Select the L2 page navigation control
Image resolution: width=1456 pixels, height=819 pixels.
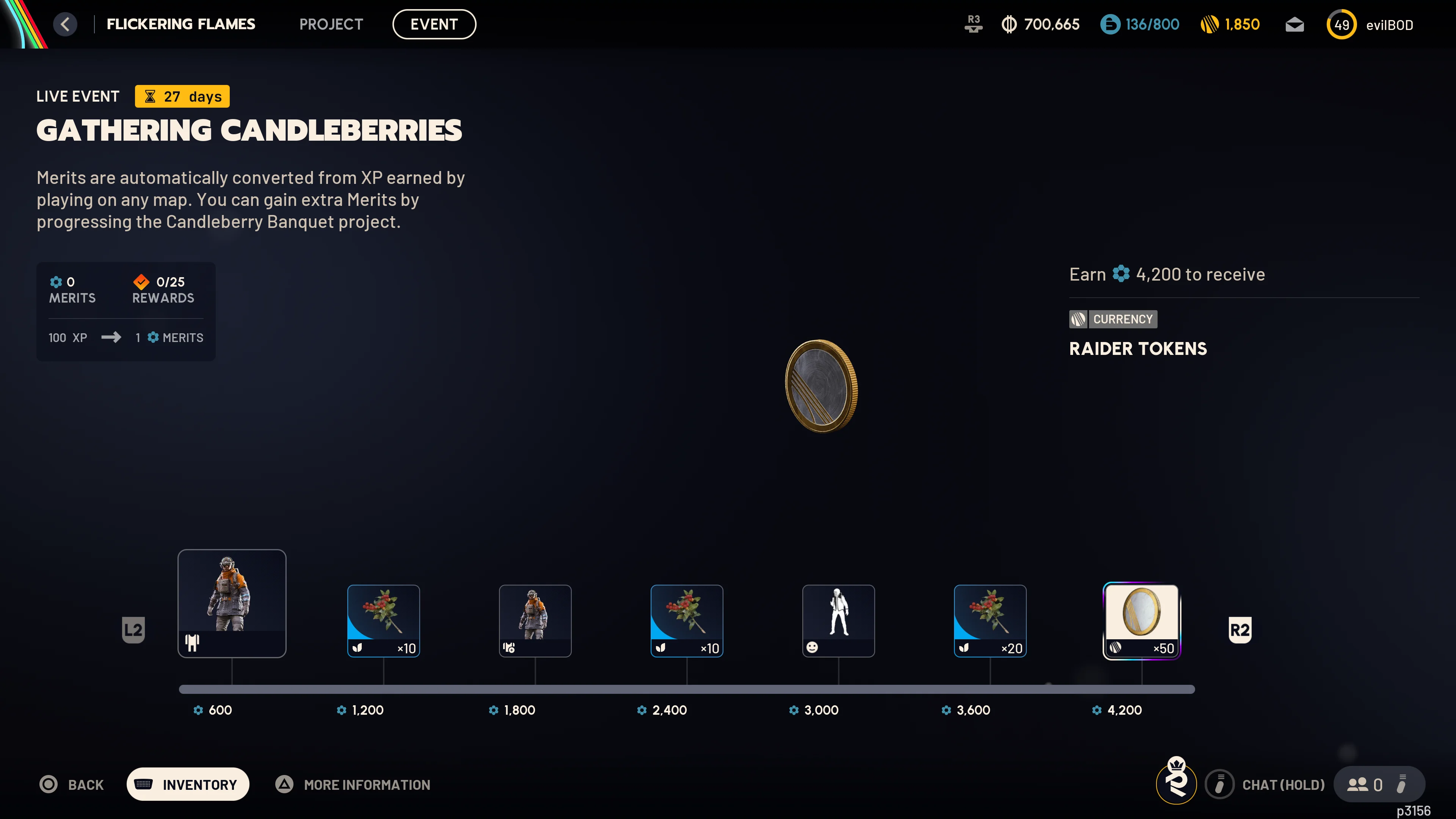[x=134, y=630]
